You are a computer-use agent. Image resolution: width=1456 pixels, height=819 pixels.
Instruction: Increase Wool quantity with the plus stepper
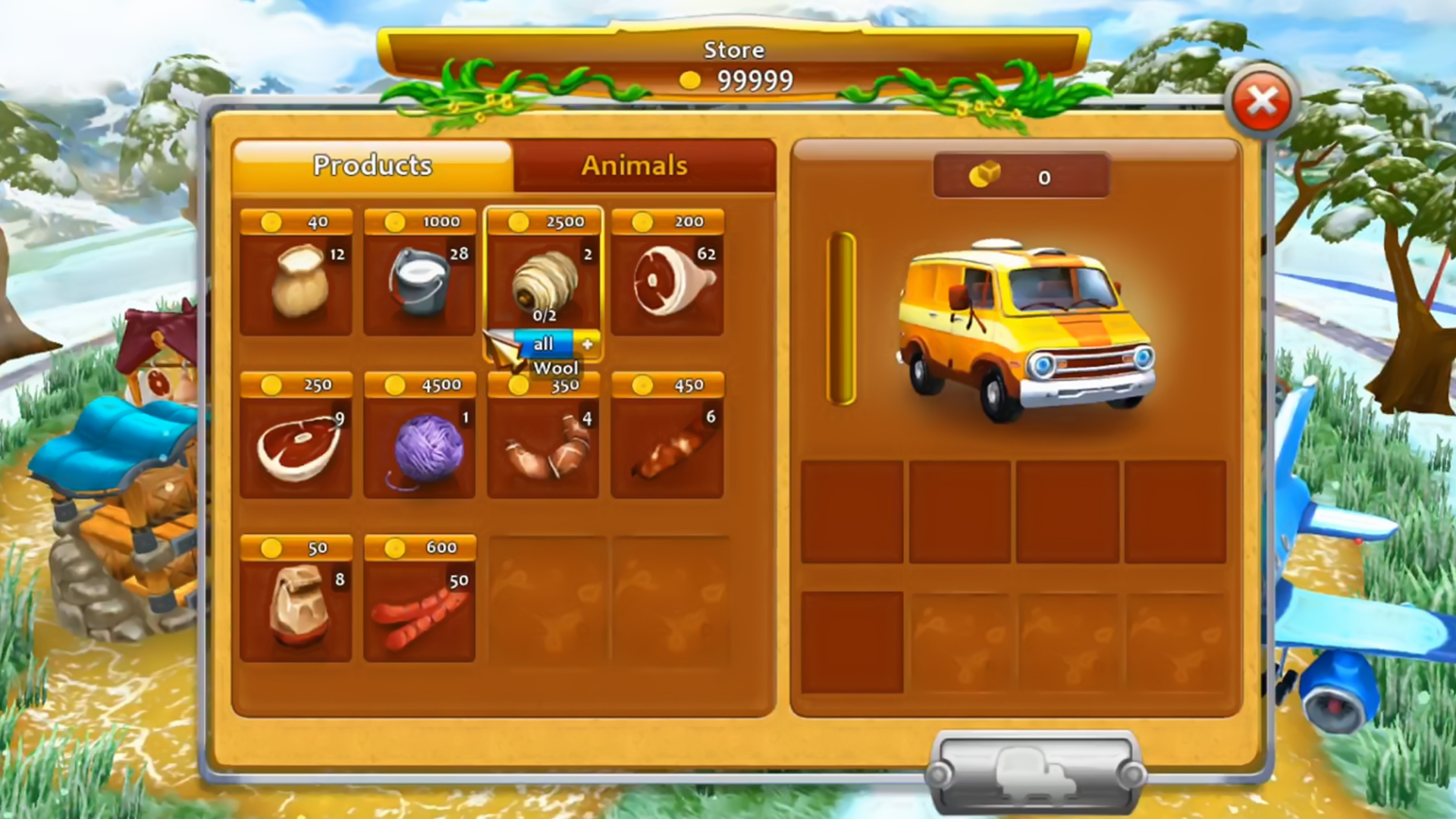[588, 344]
